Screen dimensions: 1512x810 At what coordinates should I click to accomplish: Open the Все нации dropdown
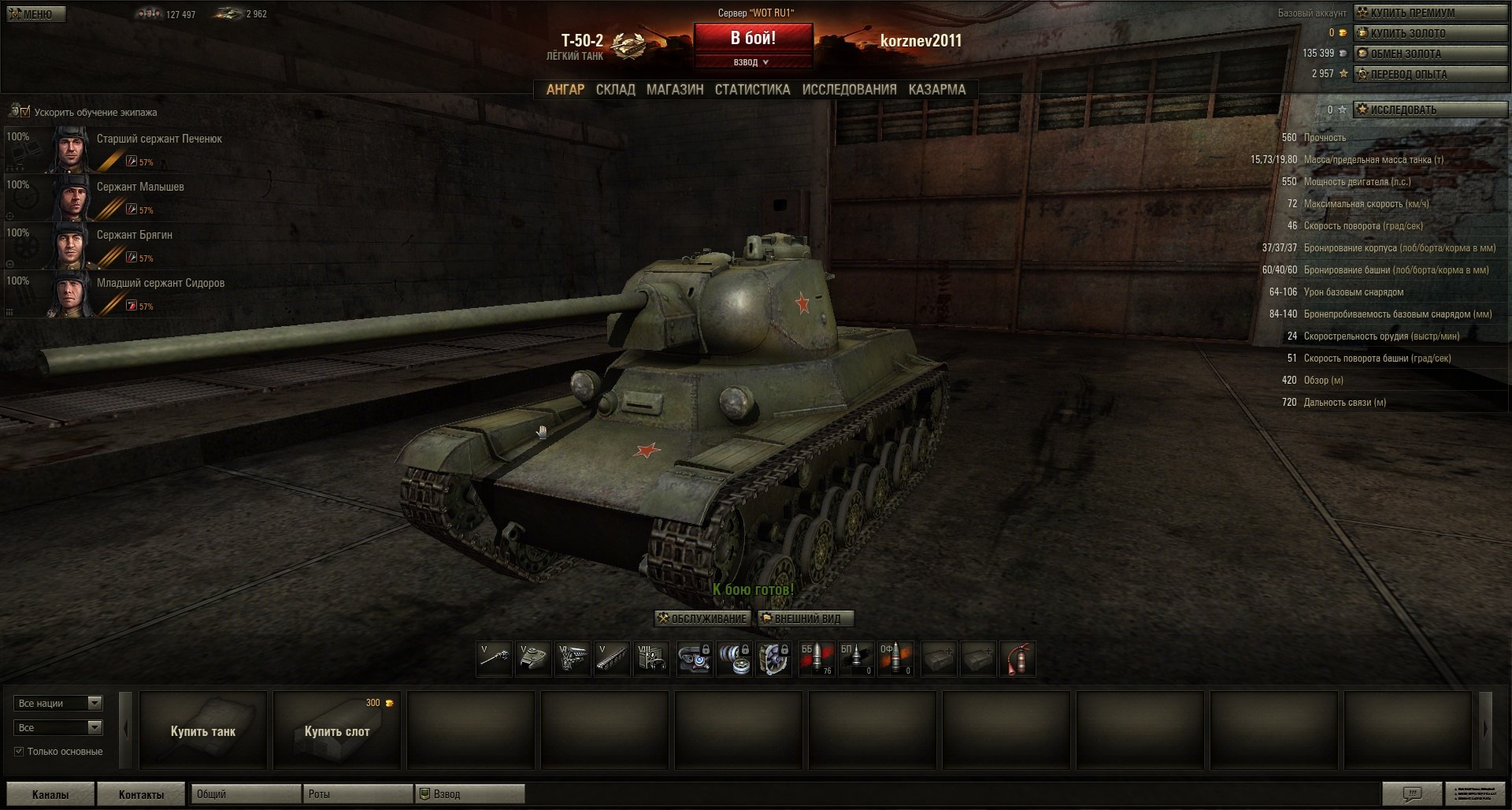(57, 703)
